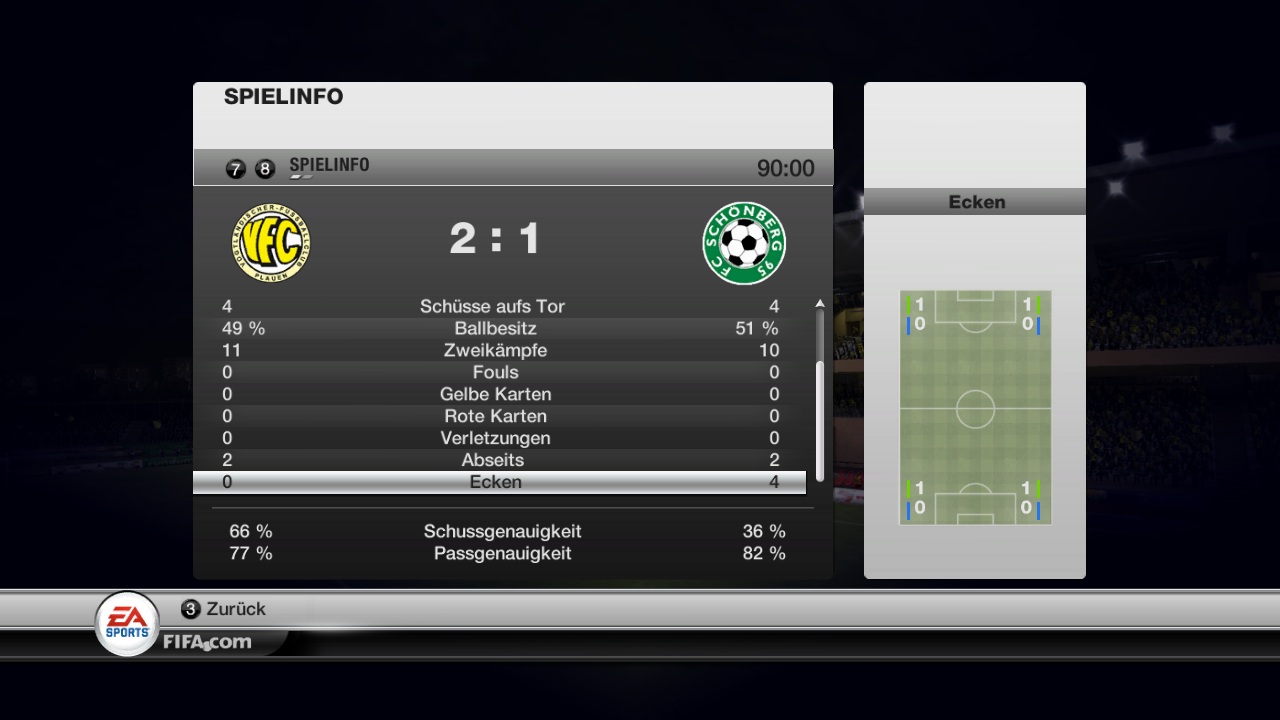Open the FIFA.com link

coord(207,642)
